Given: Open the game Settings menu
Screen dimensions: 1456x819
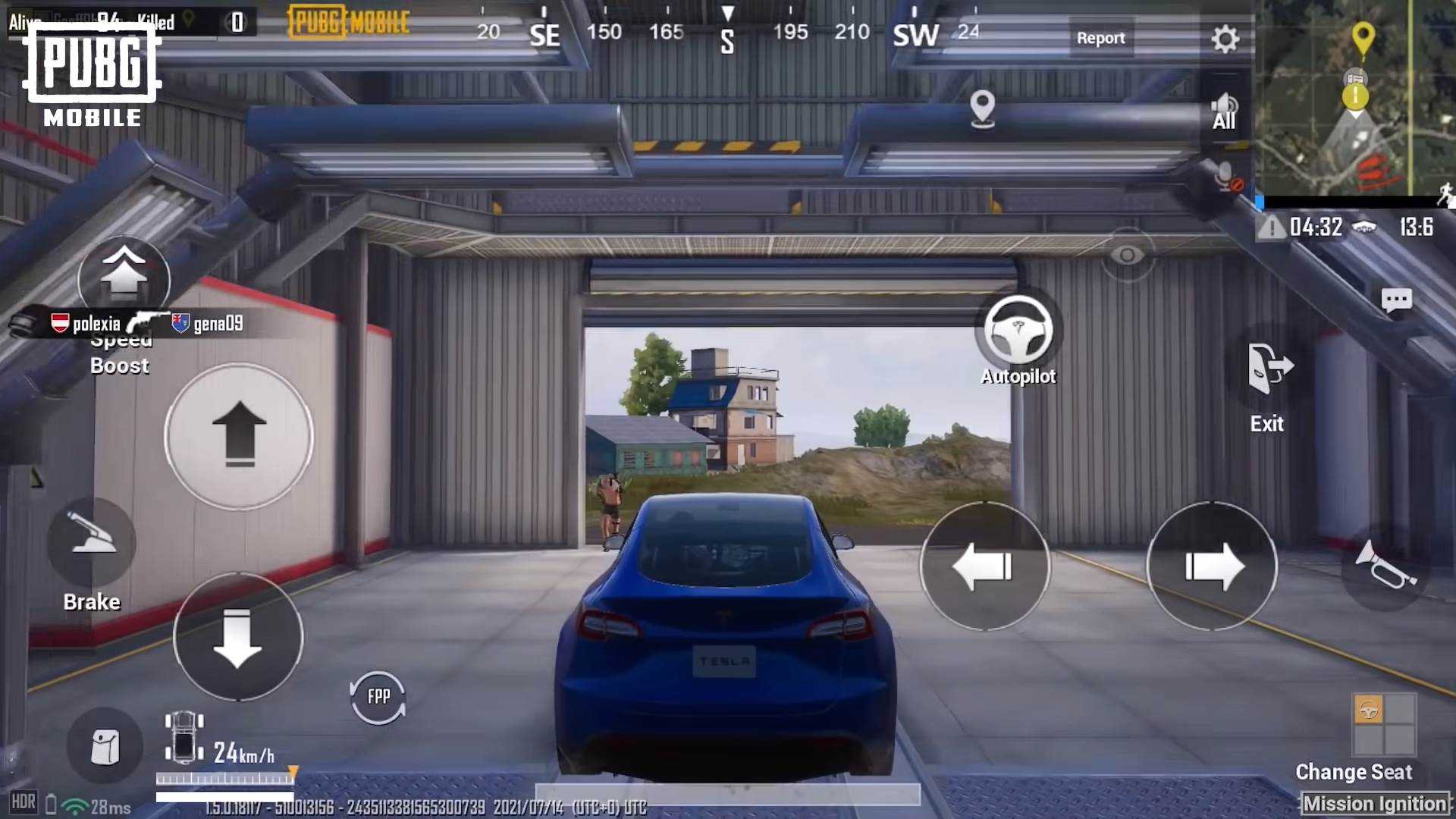Looking at the screenshot, I should [1225, 38].
